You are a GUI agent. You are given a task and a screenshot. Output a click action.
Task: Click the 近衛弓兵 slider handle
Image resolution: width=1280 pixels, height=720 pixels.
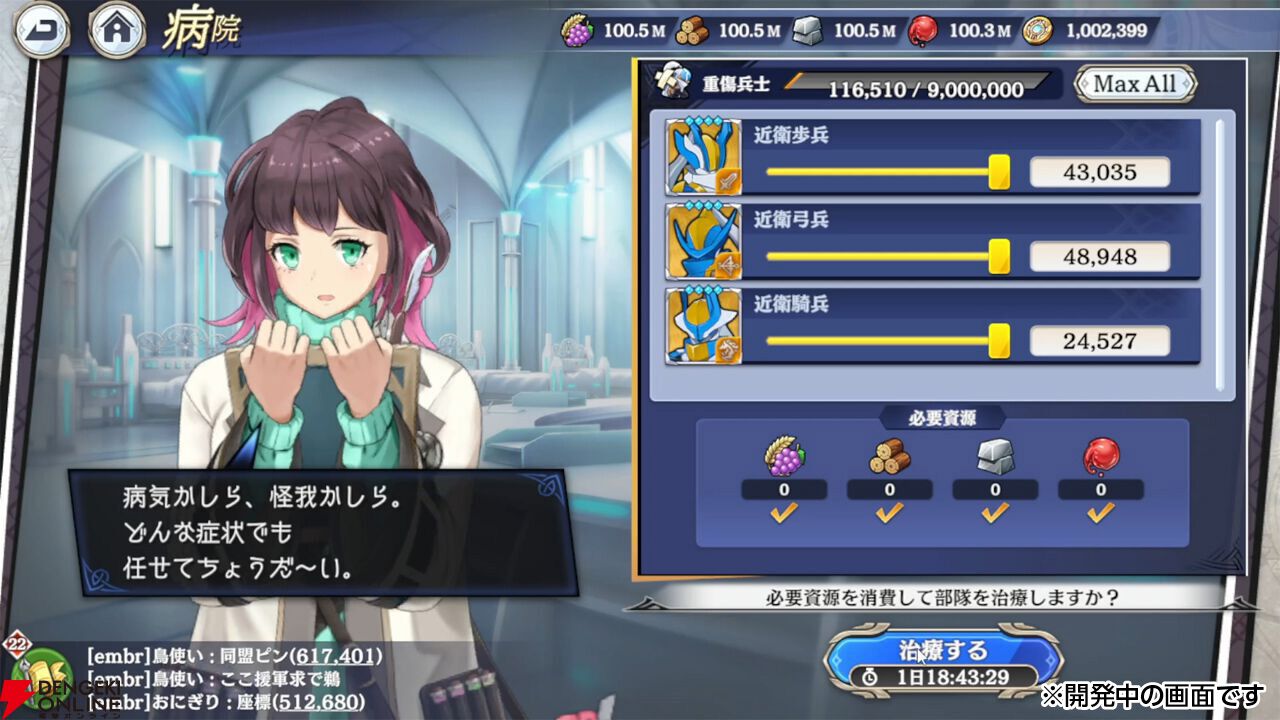999,254
